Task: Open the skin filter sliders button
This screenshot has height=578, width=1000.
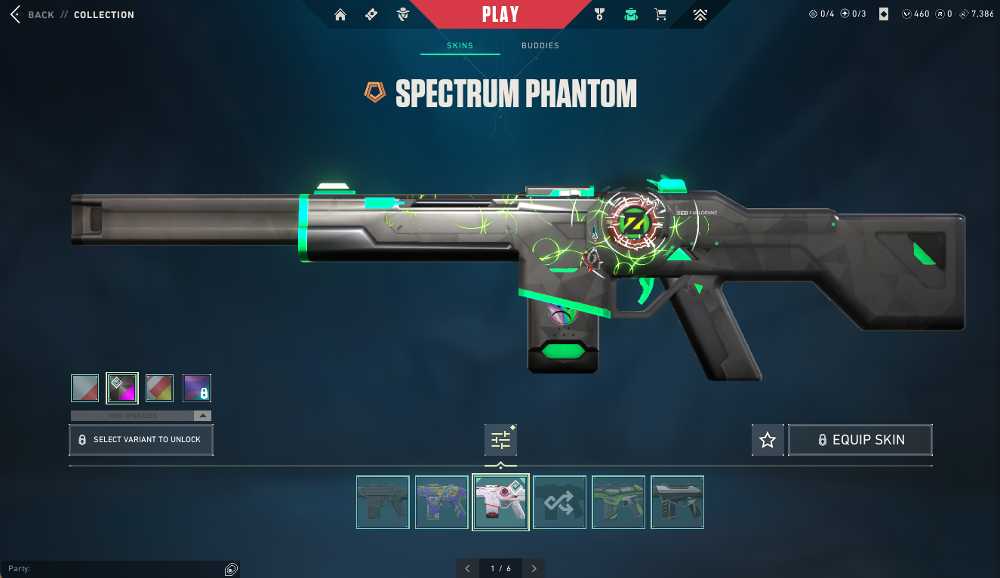Action: (500, 440)
